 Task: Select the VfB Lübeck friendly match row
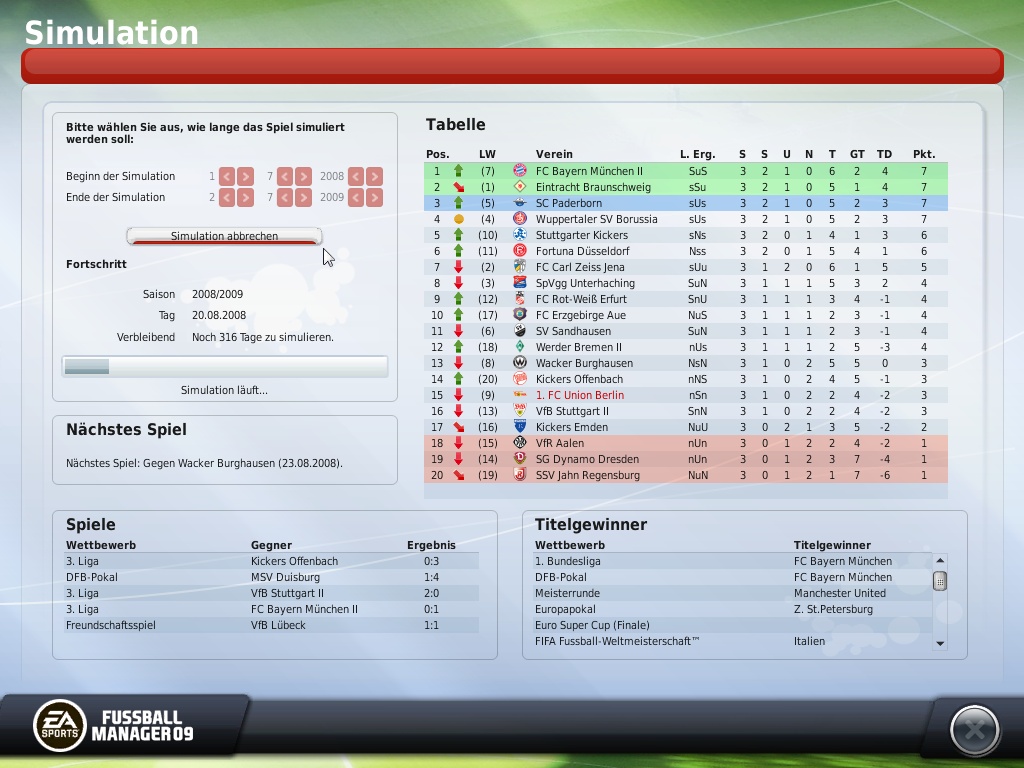coord(270,625)
